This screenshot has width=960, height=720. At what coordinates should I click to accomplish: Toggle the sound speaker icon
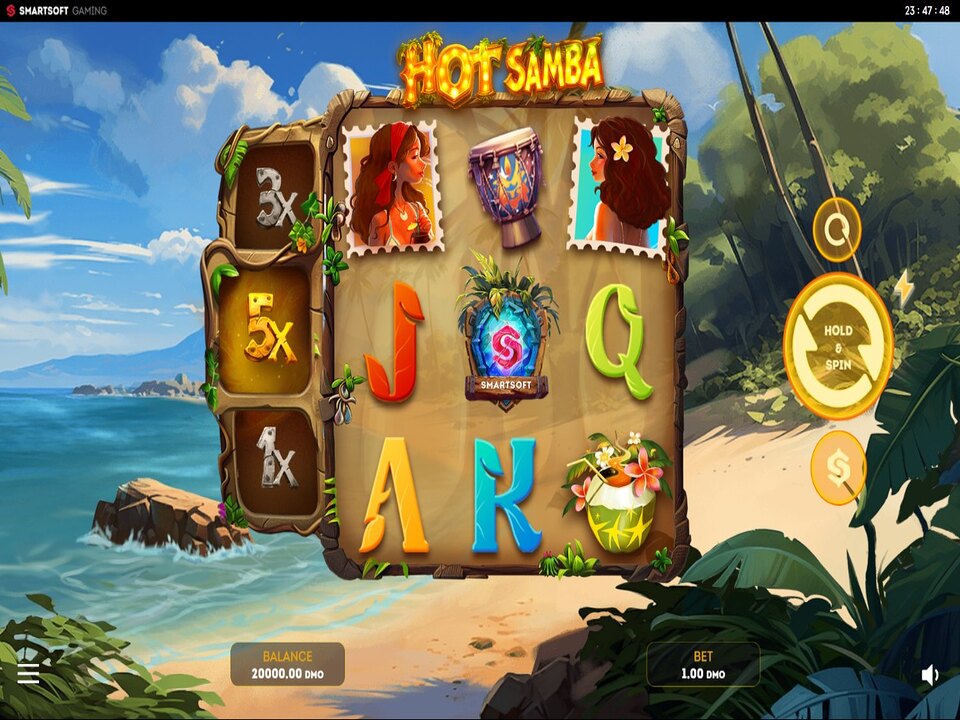(x=930, y=675)
